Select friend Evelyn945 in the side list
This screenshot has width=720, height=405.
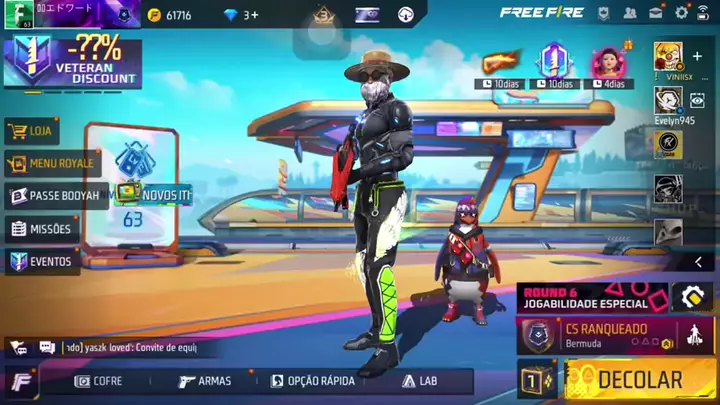pos(668,101)
